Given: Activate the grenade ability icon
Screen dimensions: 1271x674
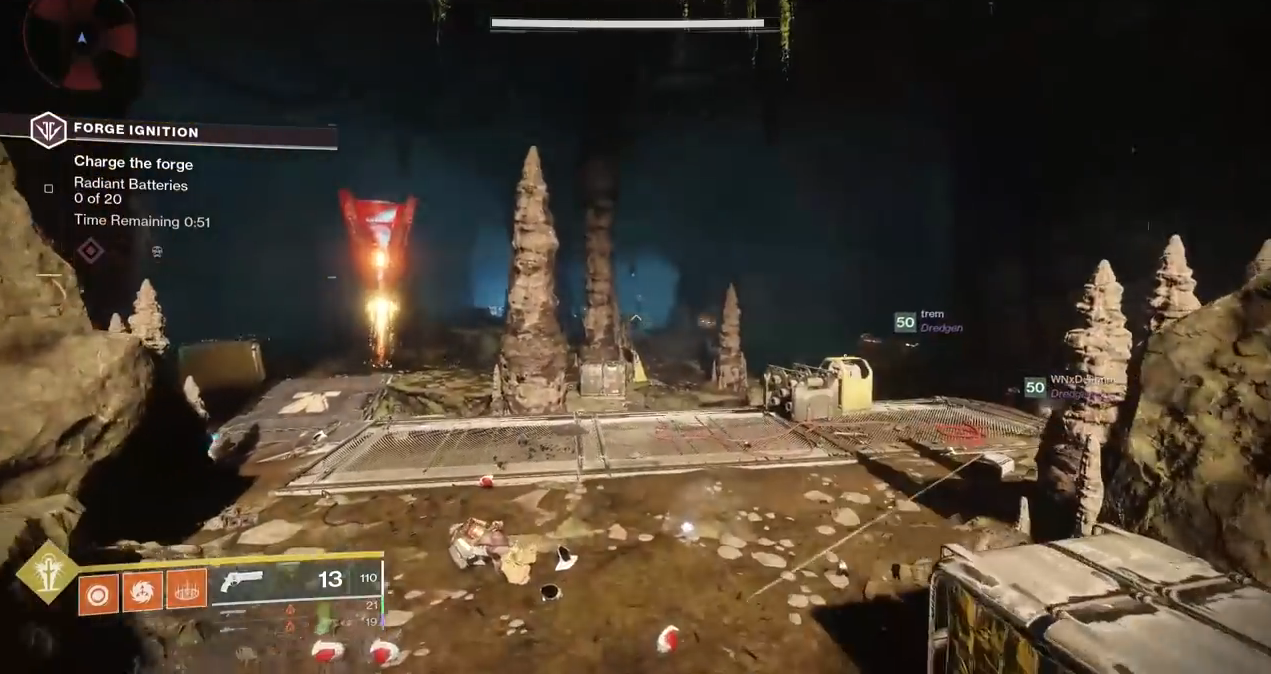Looking at the screenshot, I should pos(97,590).
